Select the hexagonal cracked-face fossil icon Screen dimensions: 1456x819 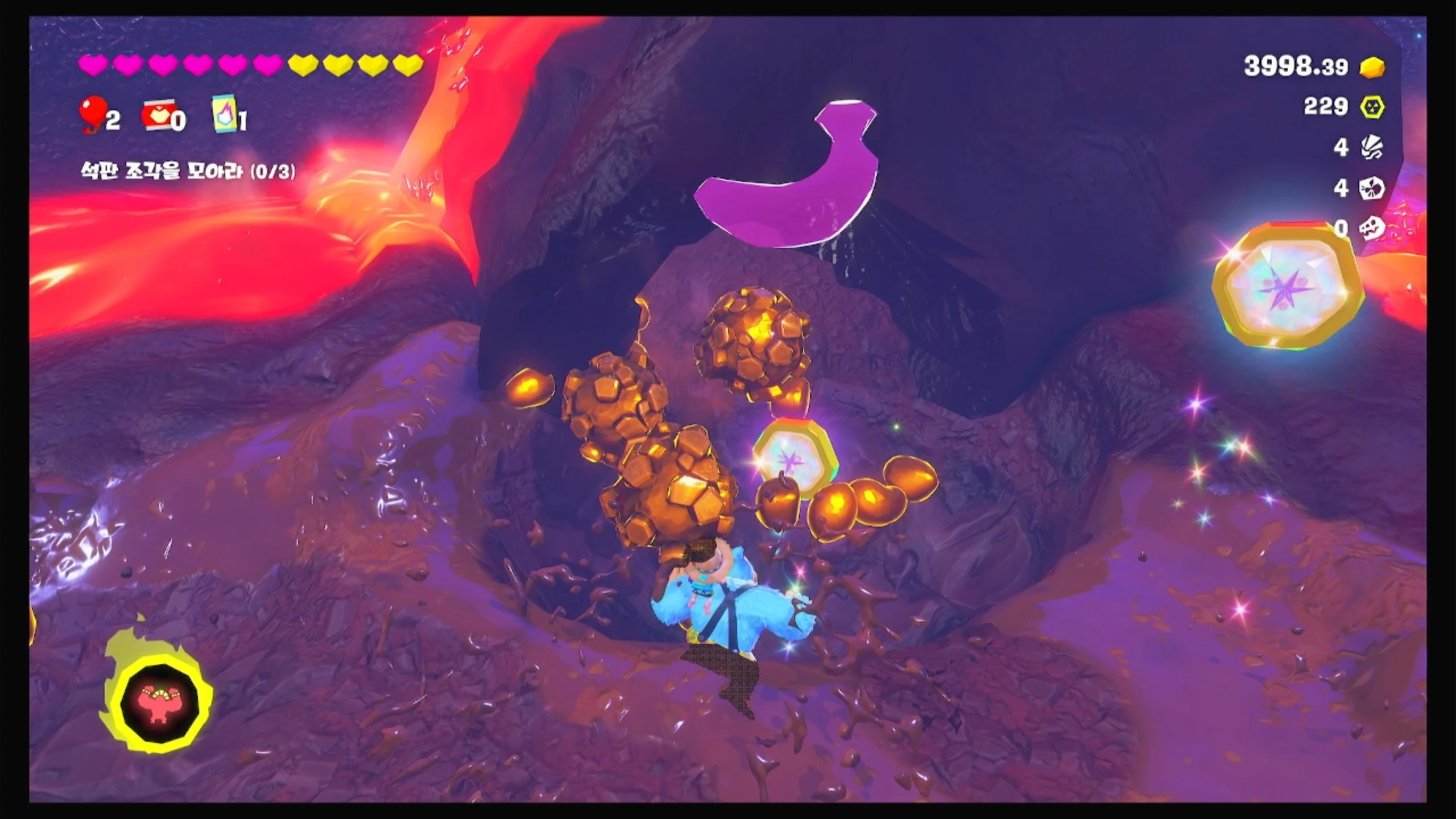tap(1372, 188)
